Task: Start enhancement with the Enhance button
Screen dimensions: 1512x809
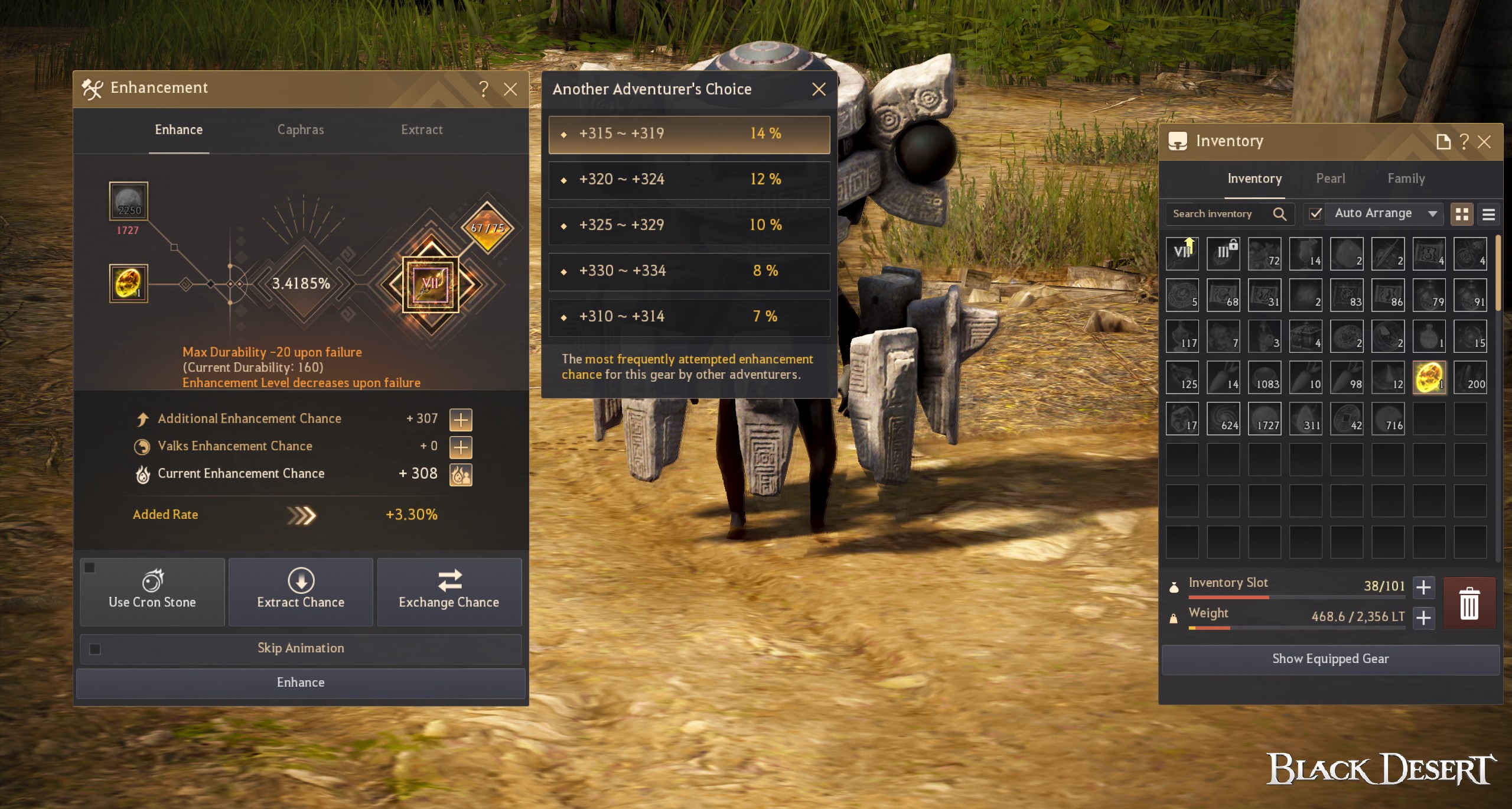Action: (300, 683)
